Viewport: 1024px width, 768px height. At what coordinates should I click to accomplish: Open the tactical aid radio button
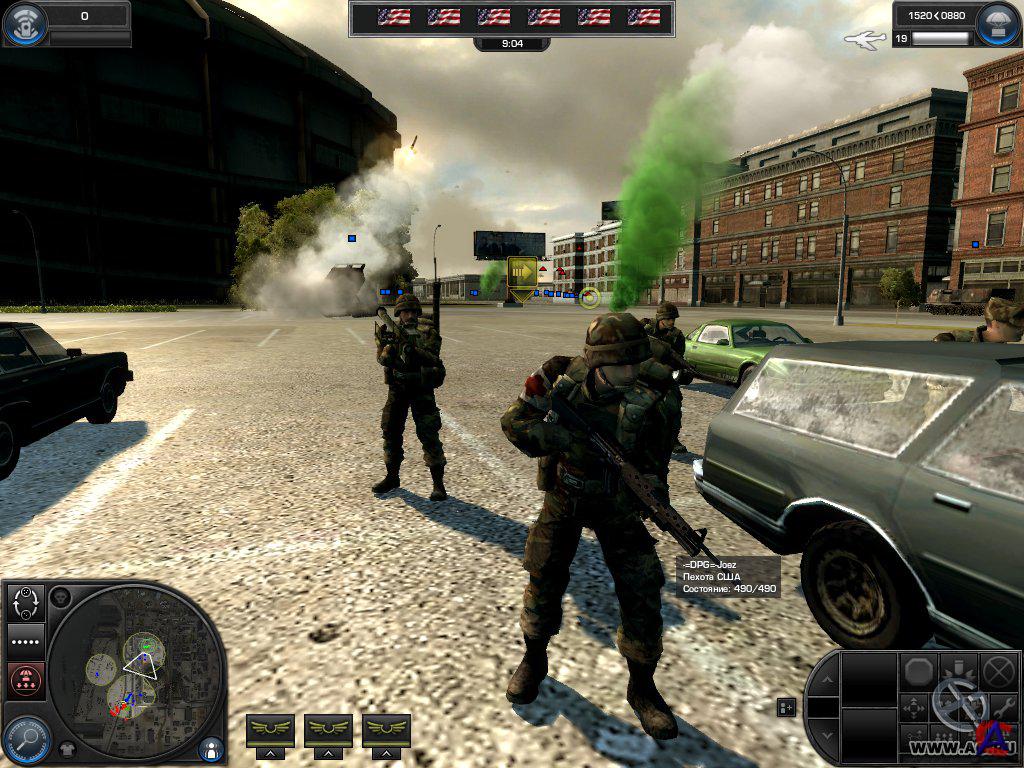point(24,24)
